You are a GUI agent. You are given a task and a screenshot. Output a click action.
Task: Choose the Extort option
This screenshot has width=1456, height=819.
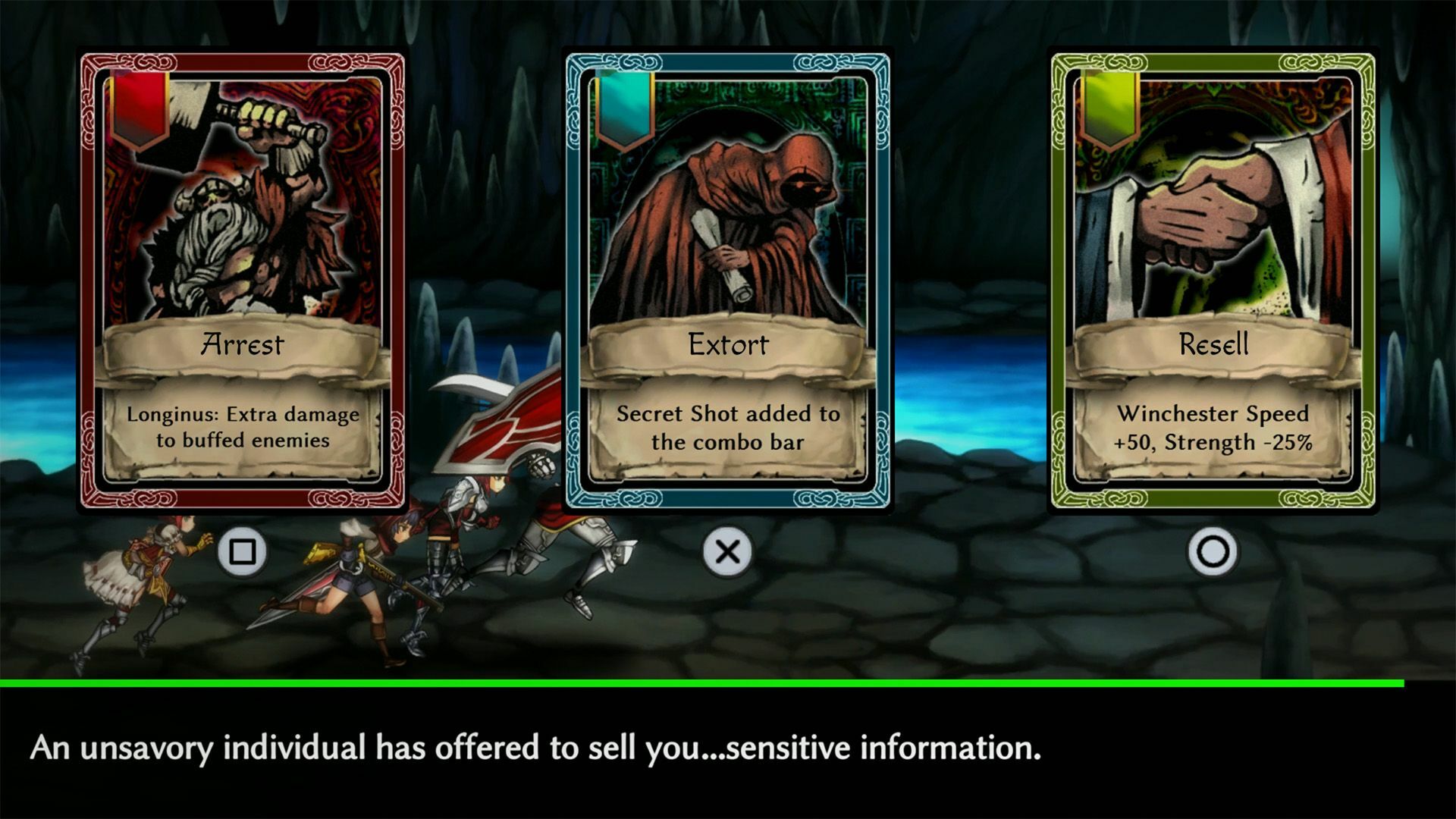pos(726,554)
